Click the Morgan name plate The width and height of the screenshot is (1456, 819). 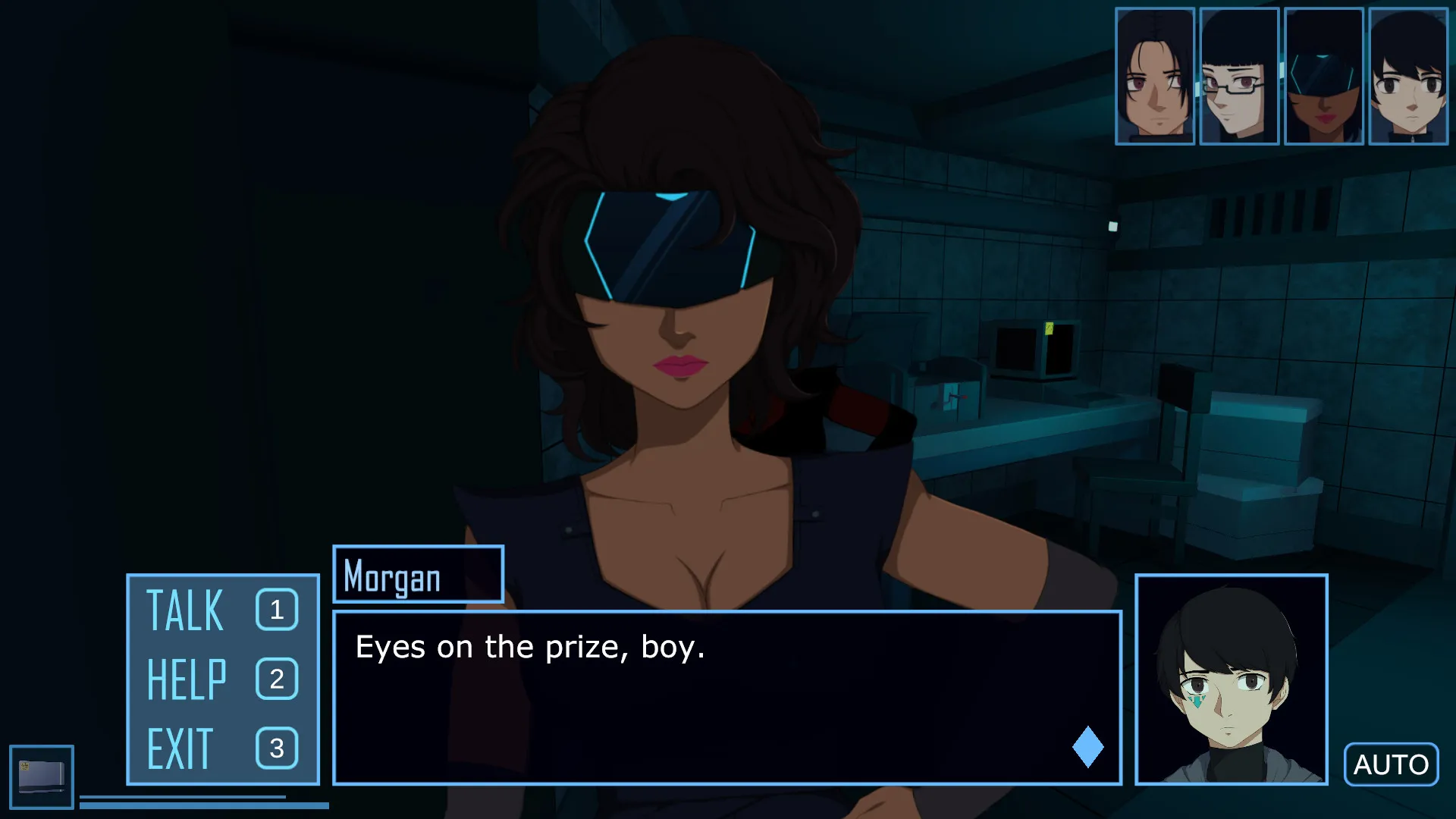[x=418, y=576]
